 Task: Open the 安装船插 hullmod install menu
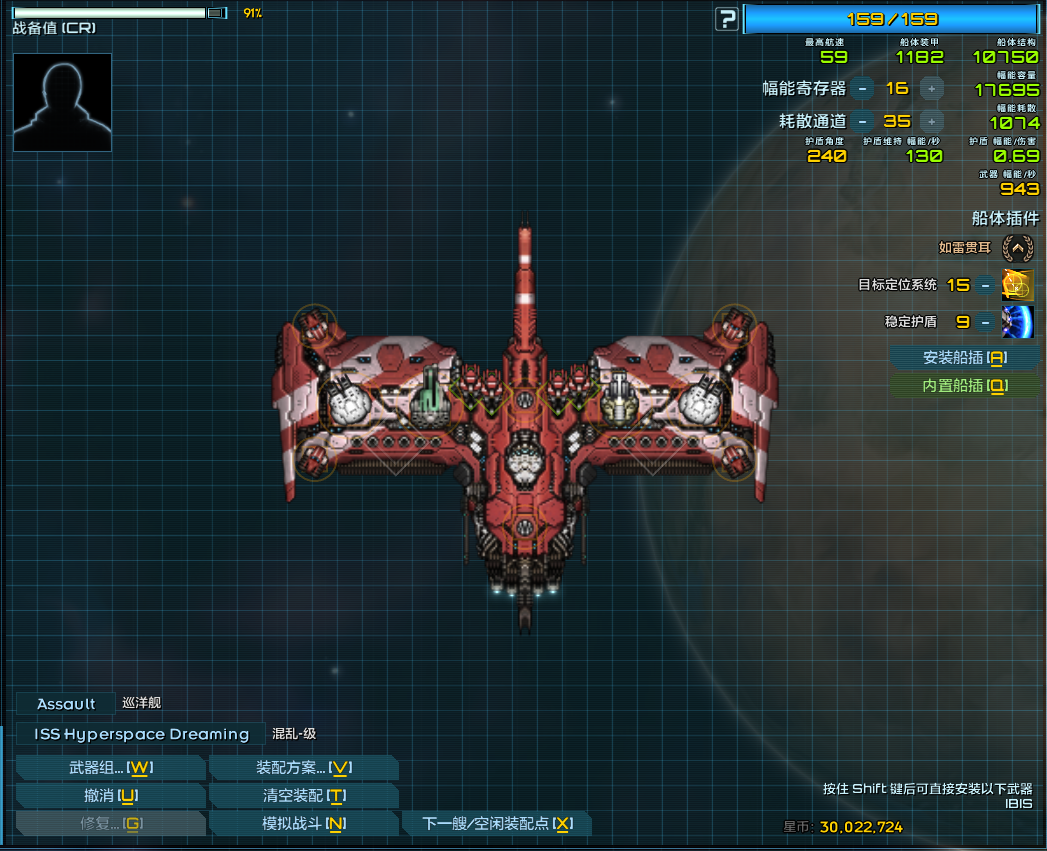click(x=964, y=358)
